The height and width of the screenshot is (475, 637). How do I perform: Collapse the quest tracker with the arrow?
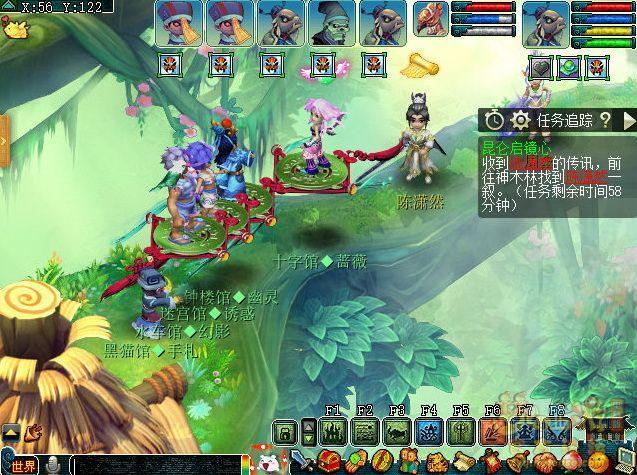(627, 120)
